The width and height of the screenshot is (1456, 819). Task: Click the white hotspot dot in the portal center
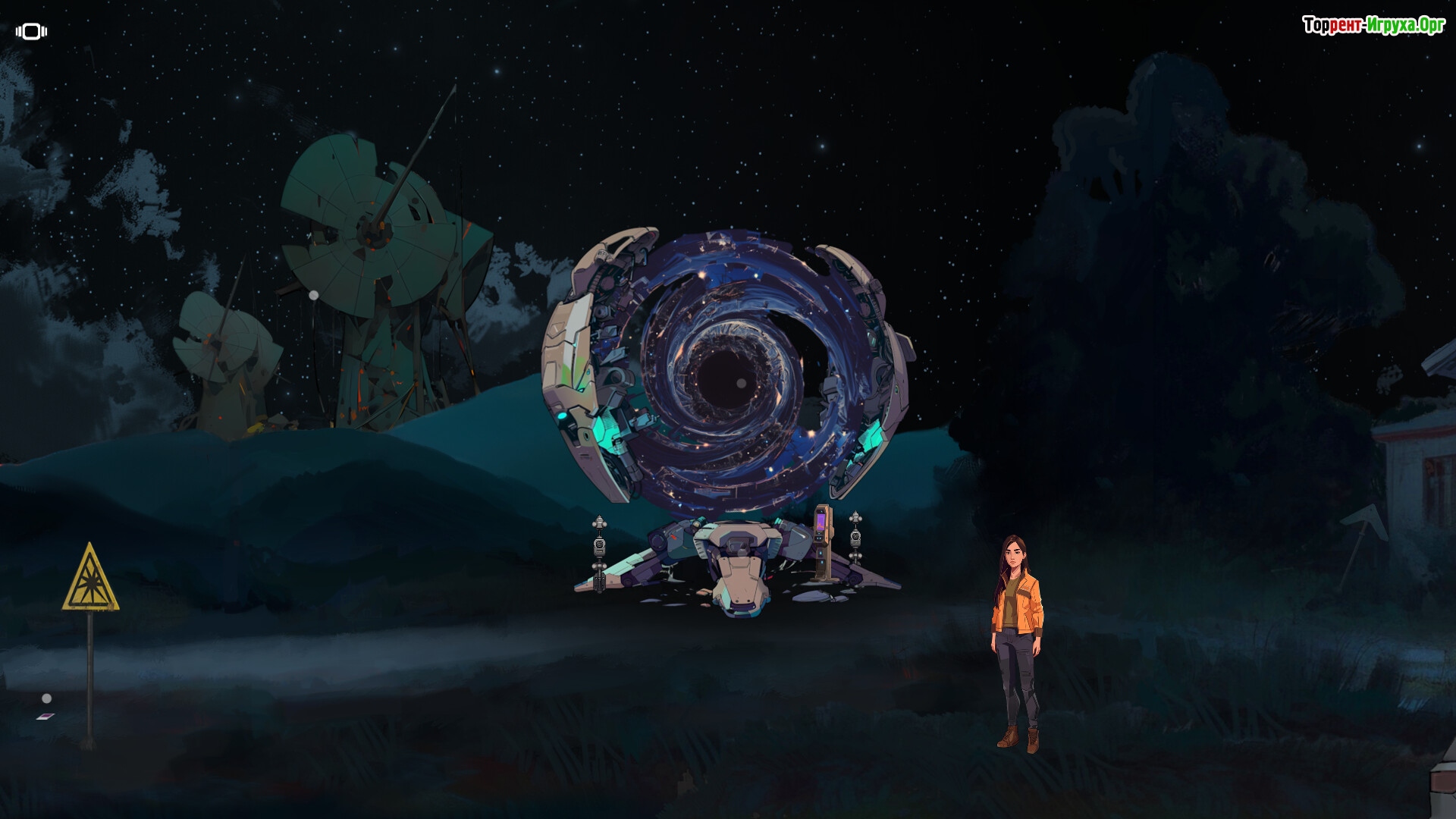[x=741, y=384]
